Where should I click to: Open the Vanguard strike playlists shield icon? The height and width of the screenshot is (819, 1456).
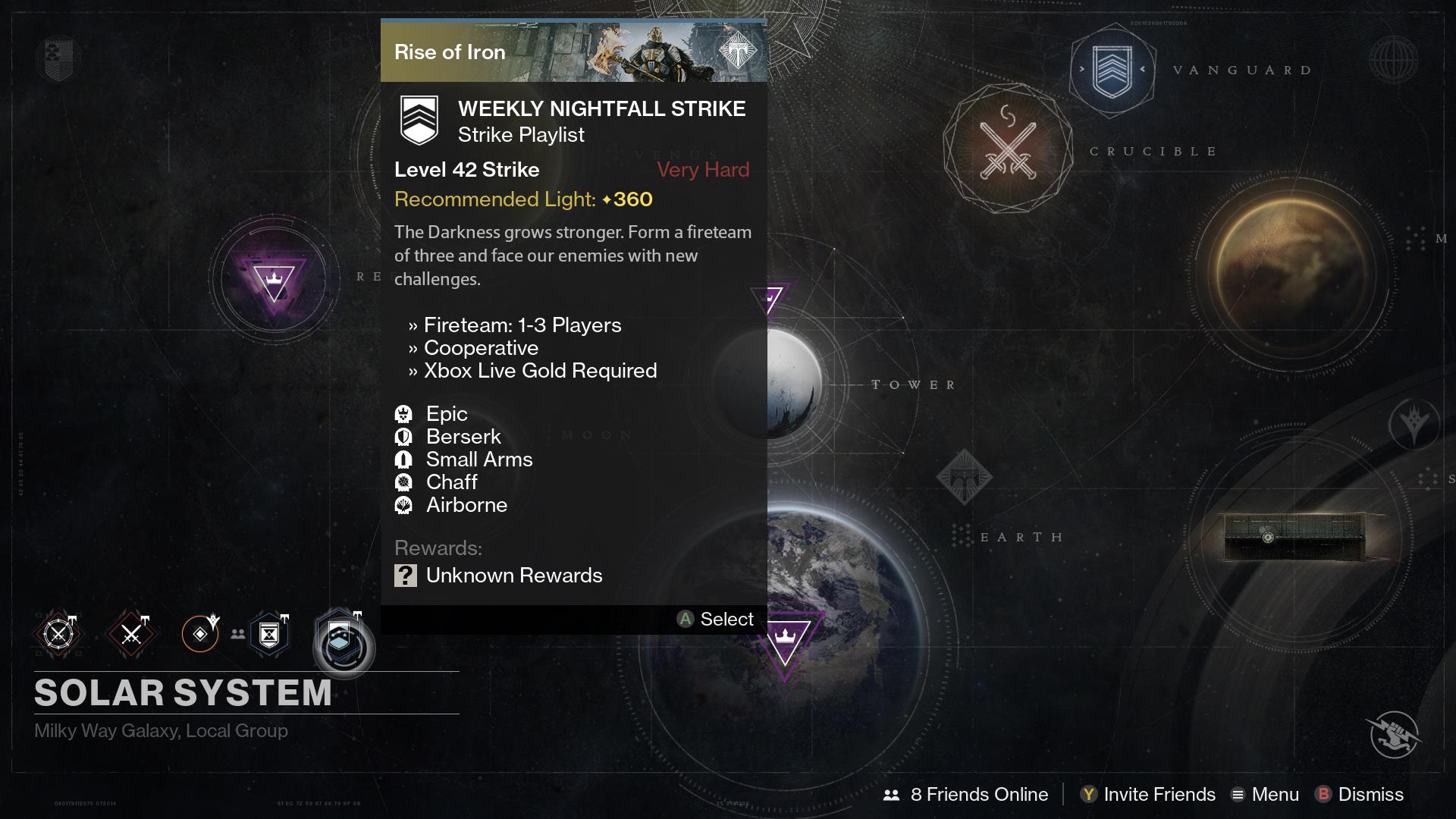click(x=1112, y=71)
